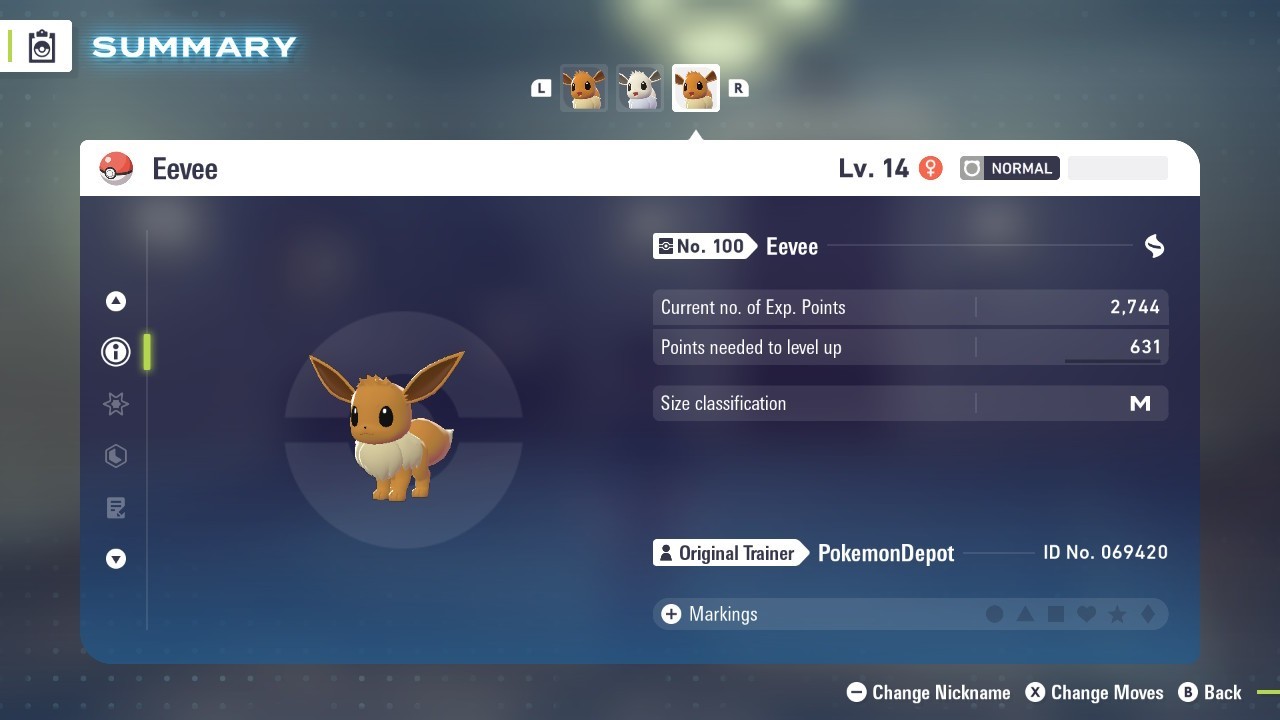The width and height of the screenshot is (1280, 720).
Task: Open the star-shaped moves page from the sidebar
Action: (115, 404)
